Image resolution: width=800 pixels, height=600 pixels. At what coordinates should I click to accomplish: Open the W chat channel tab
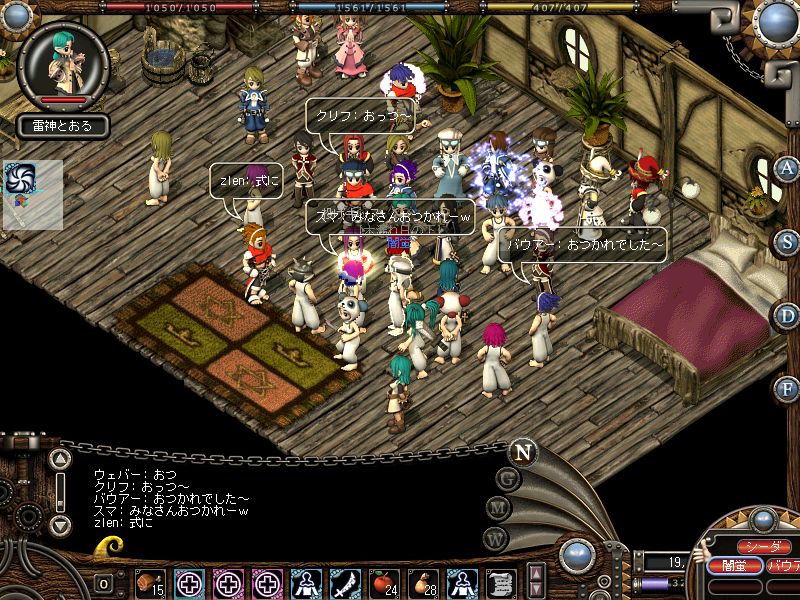click(495, 537)
